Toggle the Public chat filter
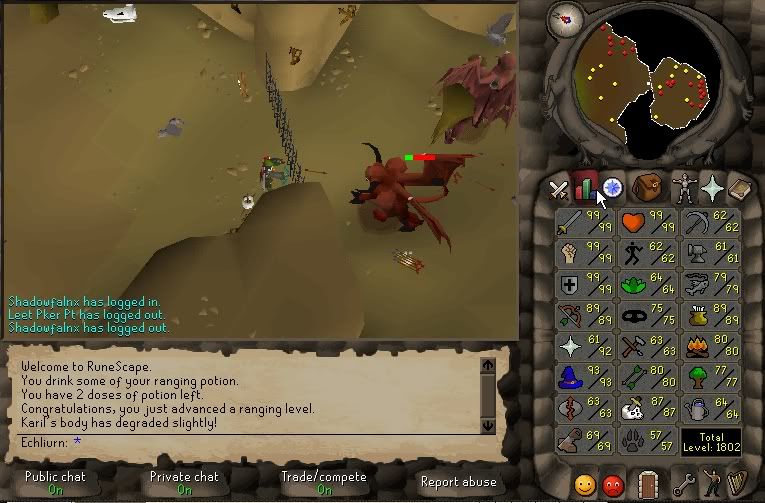Image resolution: width=765 pixels, height=503 pixels. 55,482
